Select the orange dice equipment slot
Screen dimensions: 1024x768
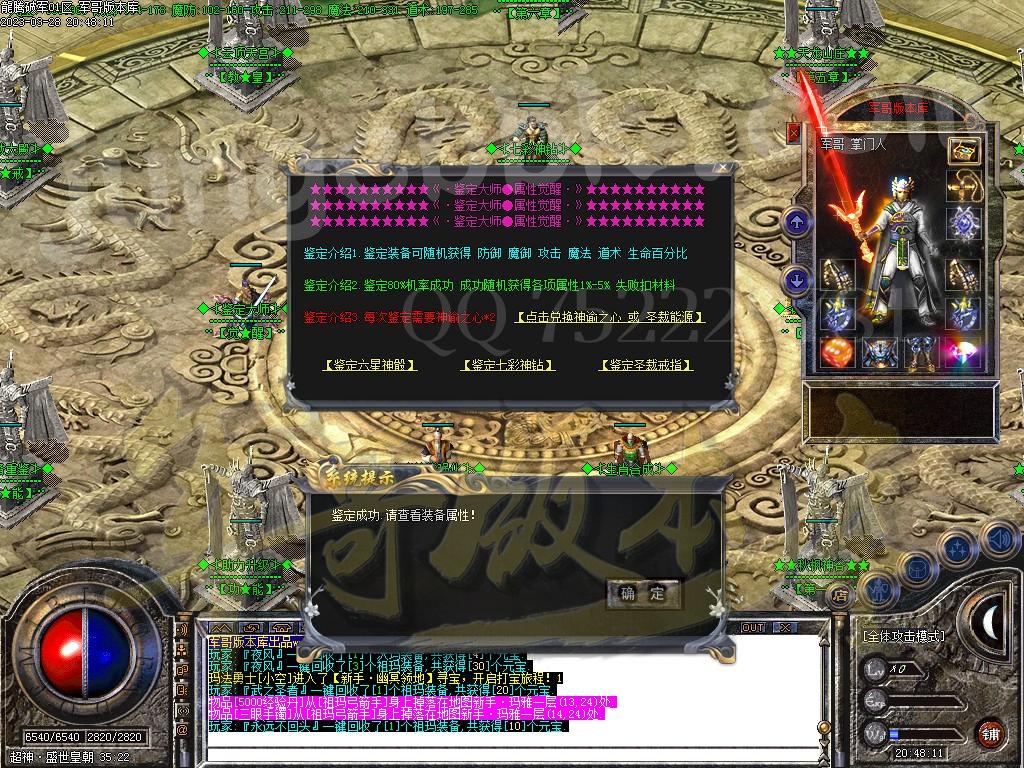tap(836, 352)
